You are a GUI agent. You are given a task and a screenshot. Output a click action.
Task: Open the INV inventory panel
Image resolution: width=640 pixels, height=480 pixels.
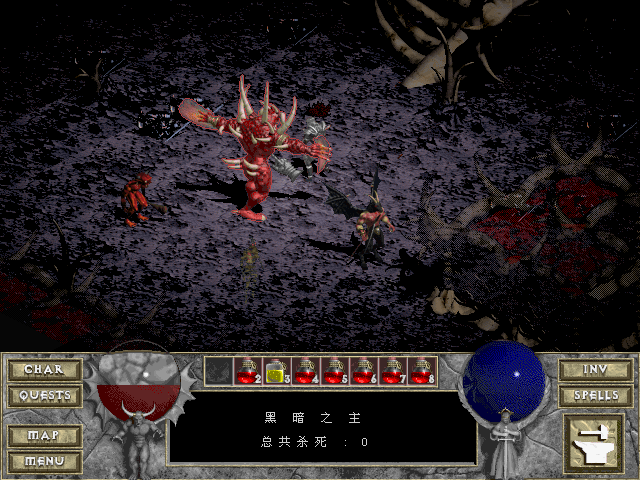(595, 370)
